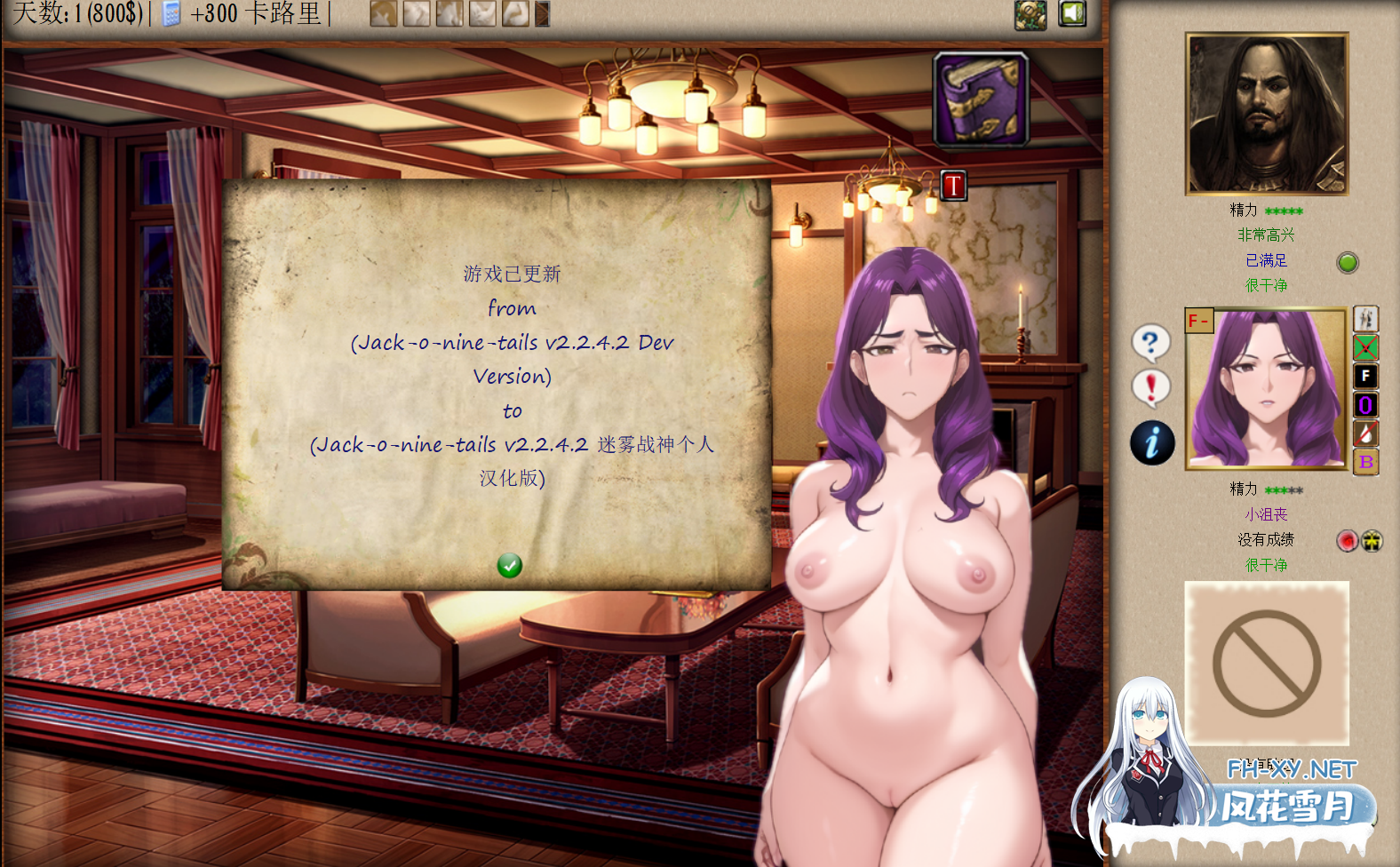This screenshot has height=867, width=1400.
Task: Select the purple-haired character portrait
Action: coord(1266,388)
